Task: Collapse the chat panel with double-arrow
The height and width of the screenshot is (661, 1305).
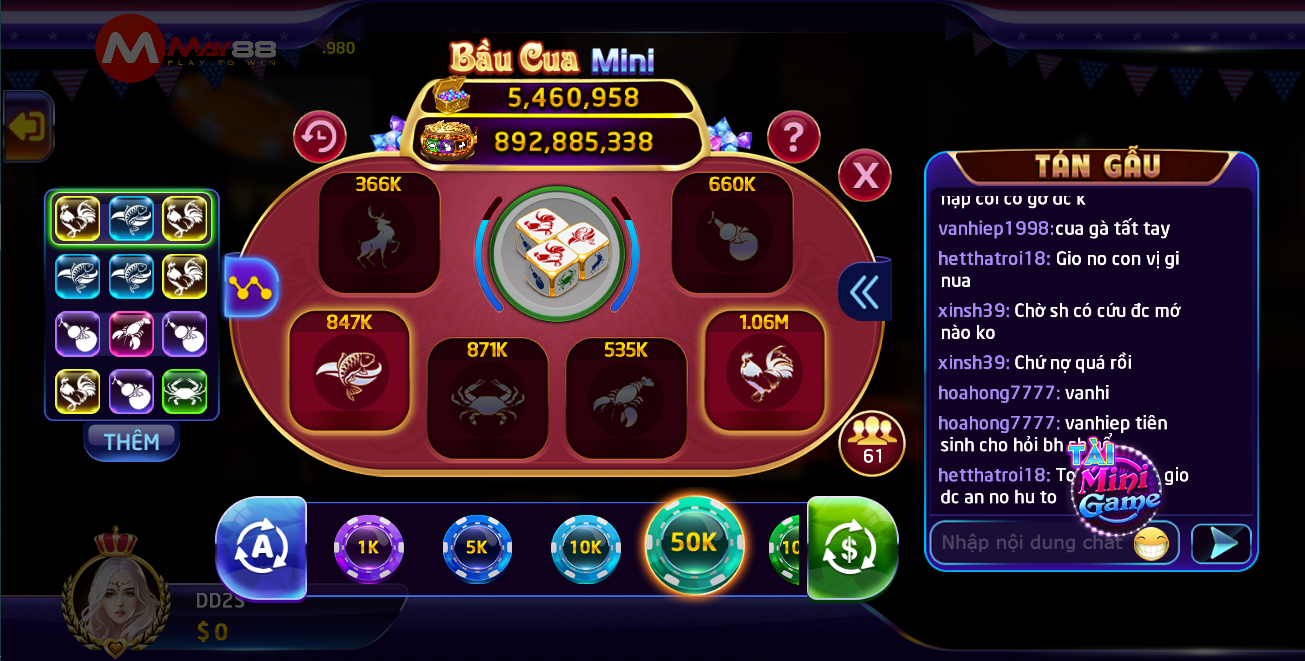Action: tap(863, 292)
